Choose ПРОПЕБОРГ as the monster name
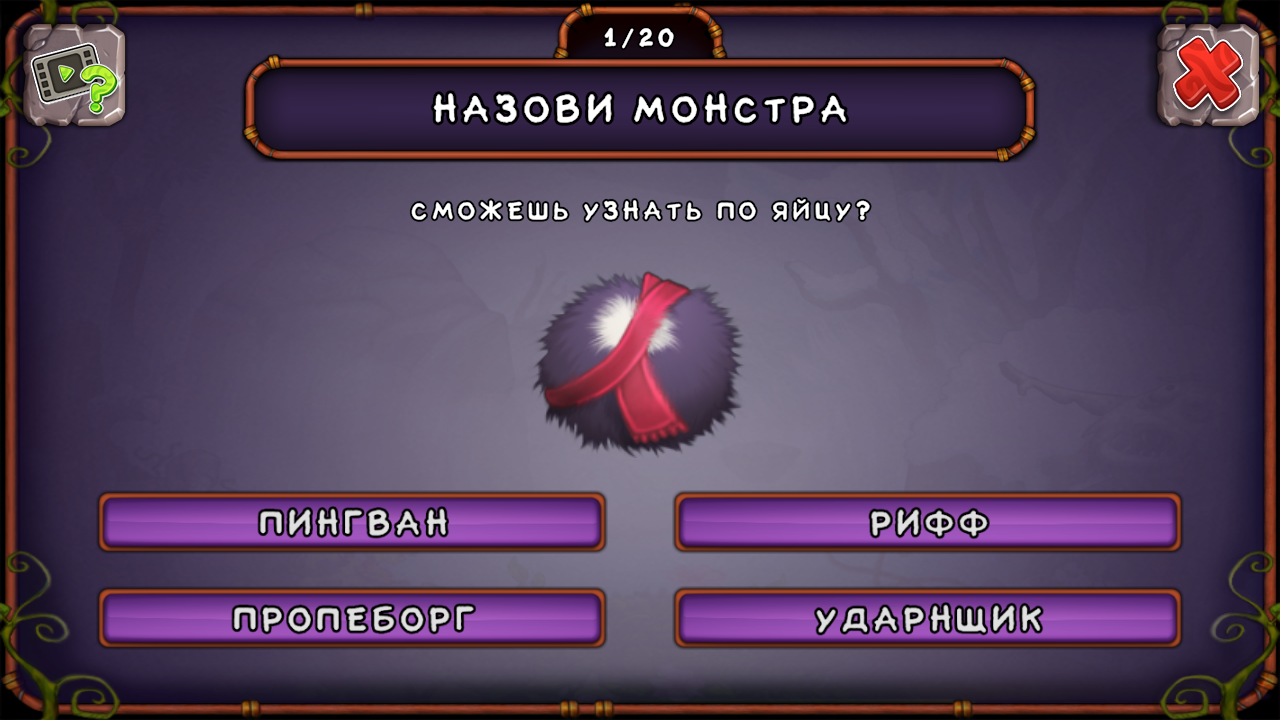 pyautogui.click(x=351, y=617)
